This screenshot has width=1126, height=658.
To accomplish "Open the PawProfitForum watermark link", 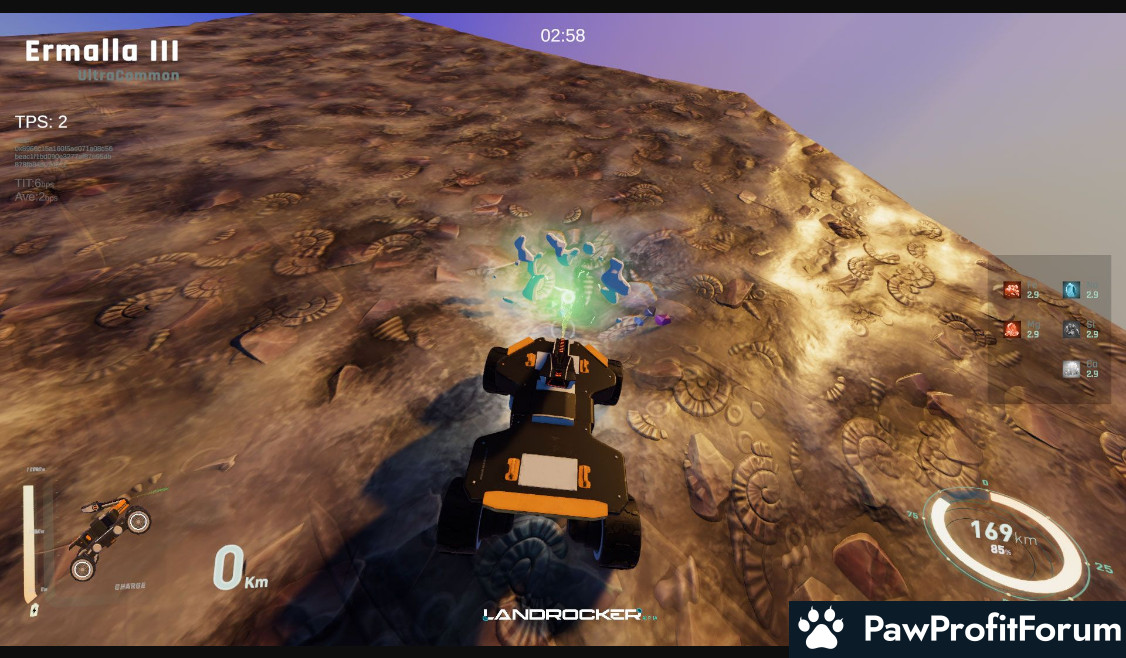I will (x=958, y=629).
